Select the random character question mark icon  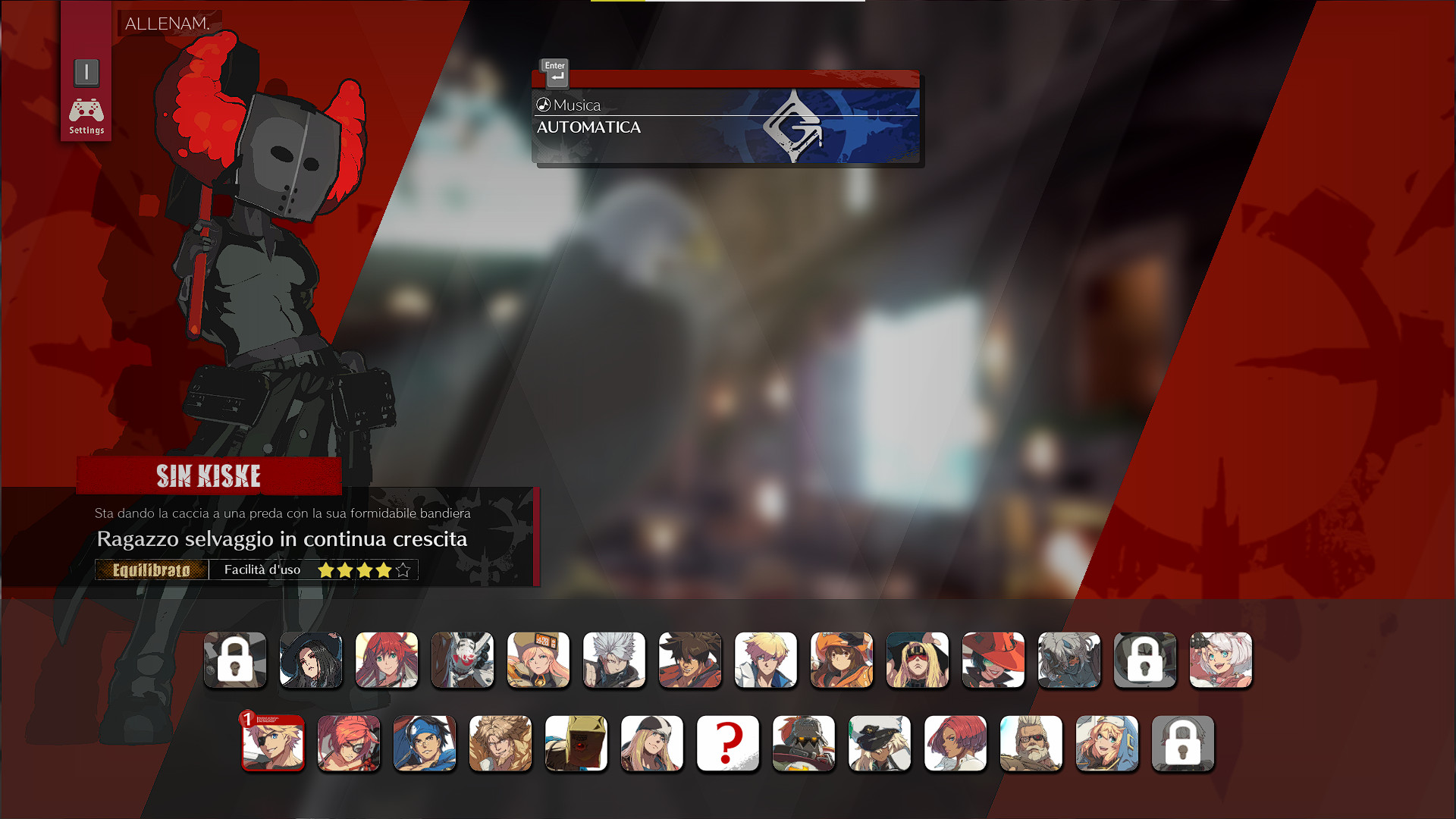coord(728,744)
